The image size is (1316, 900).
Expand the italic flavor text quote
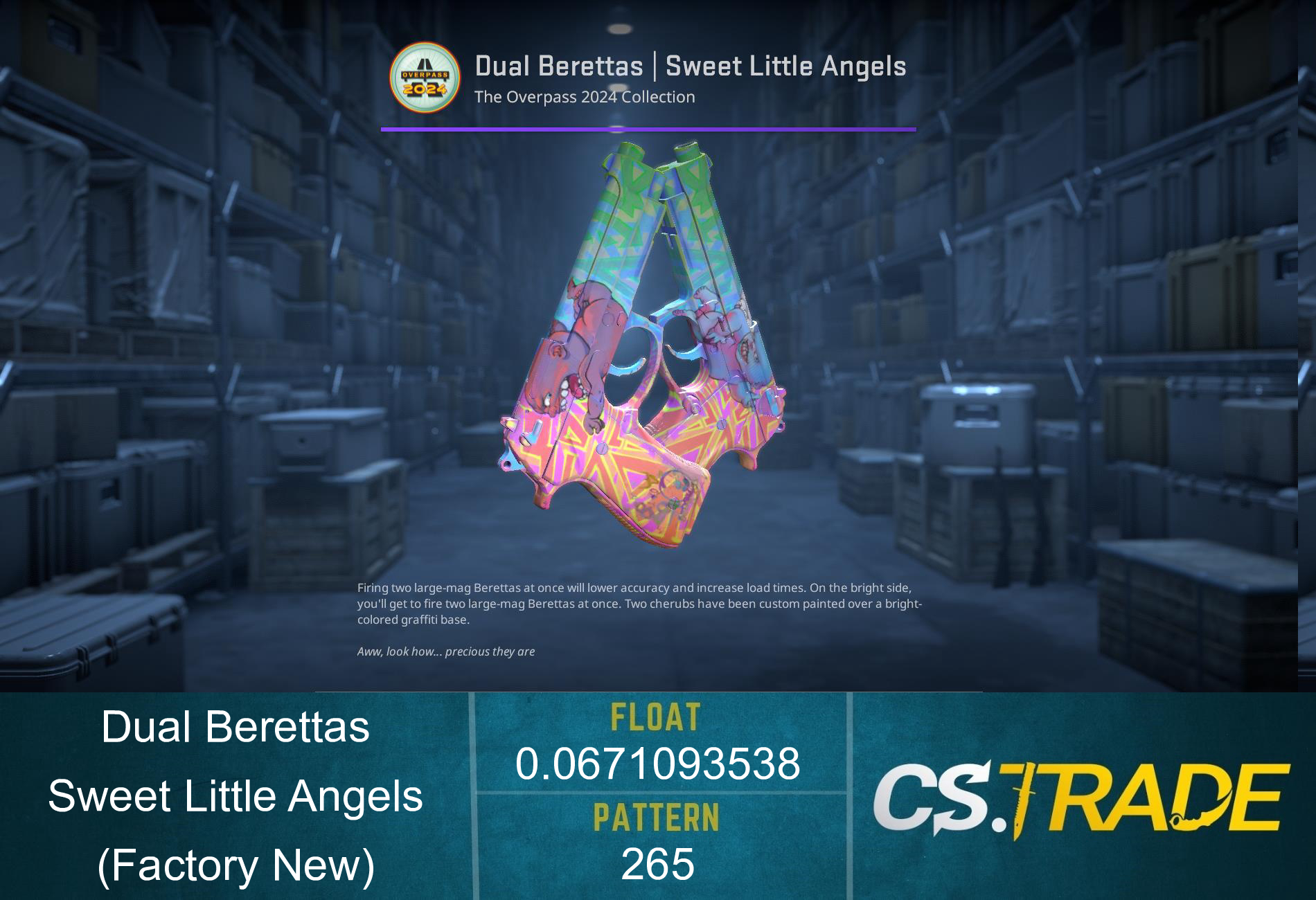pyautogui.click(x=447, y=651)
